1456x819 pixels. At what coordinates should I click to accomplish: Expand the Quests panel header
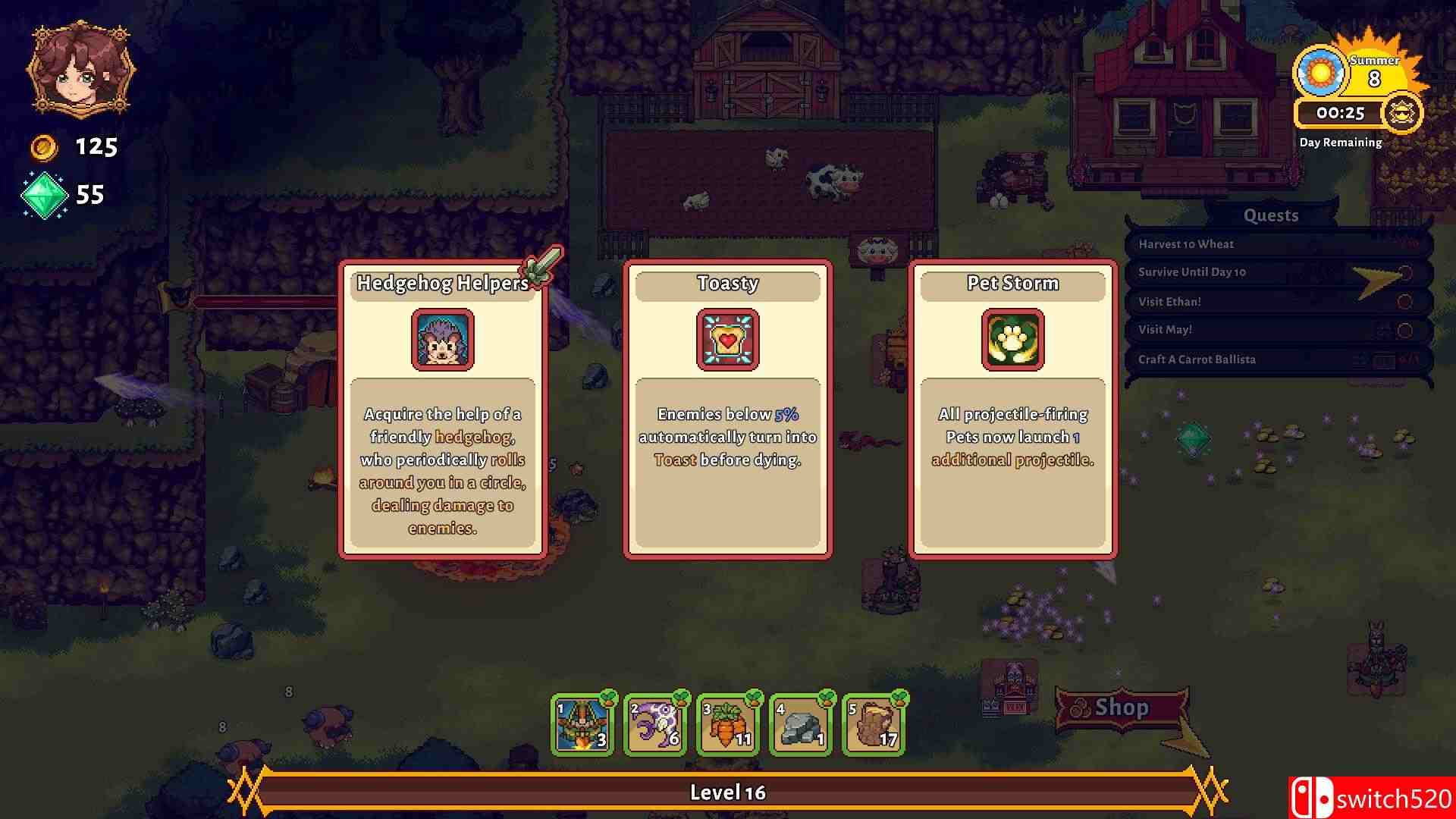click(1269, 215)
